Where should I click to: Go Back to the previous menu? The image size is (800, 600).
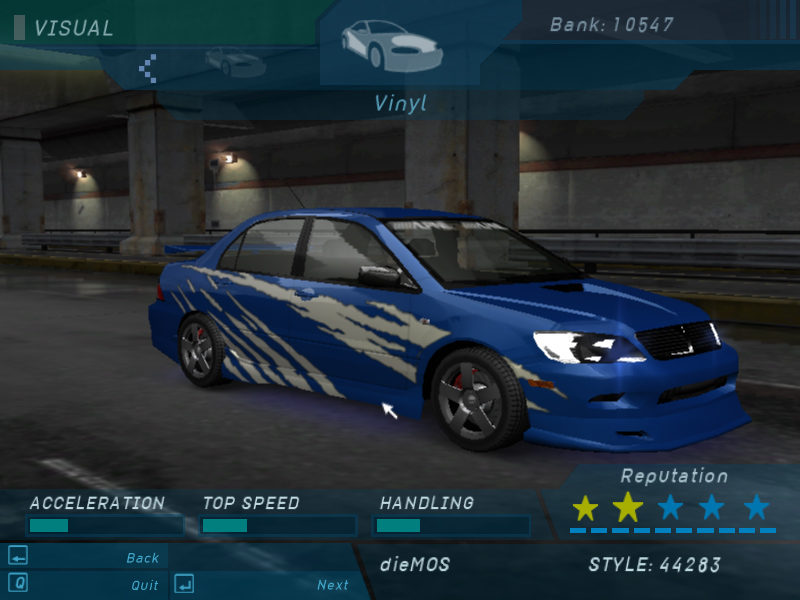(143, 558)
